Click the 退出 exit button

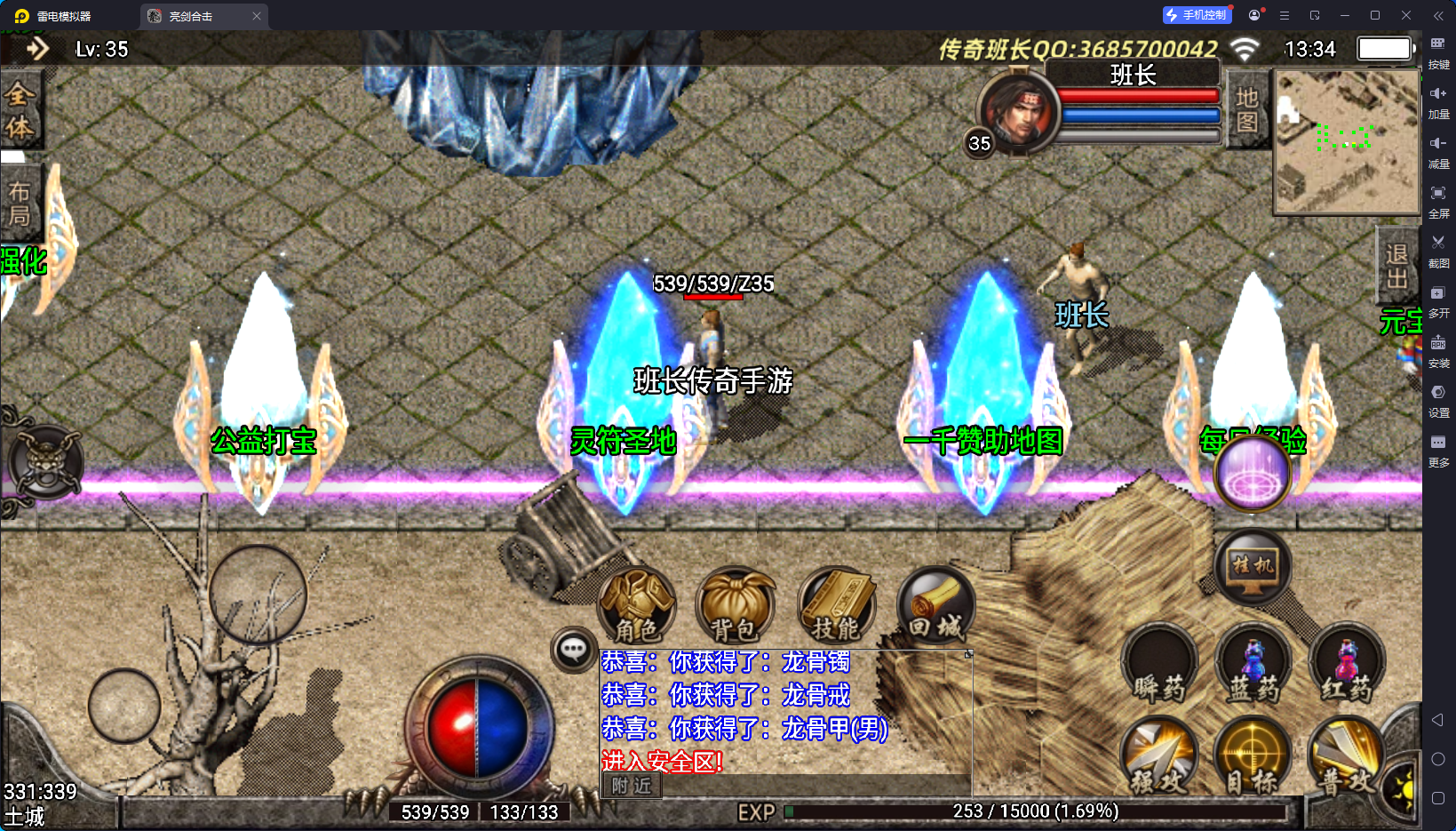click(x=1397, y=267)
